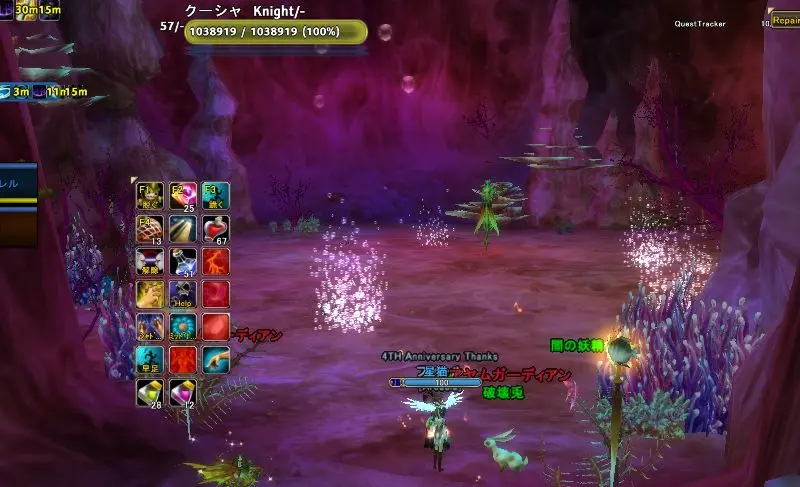The height and width of the screenshot is (487, 800).
Task: Use the F2 pink orb item
Action: coord(183,195)
